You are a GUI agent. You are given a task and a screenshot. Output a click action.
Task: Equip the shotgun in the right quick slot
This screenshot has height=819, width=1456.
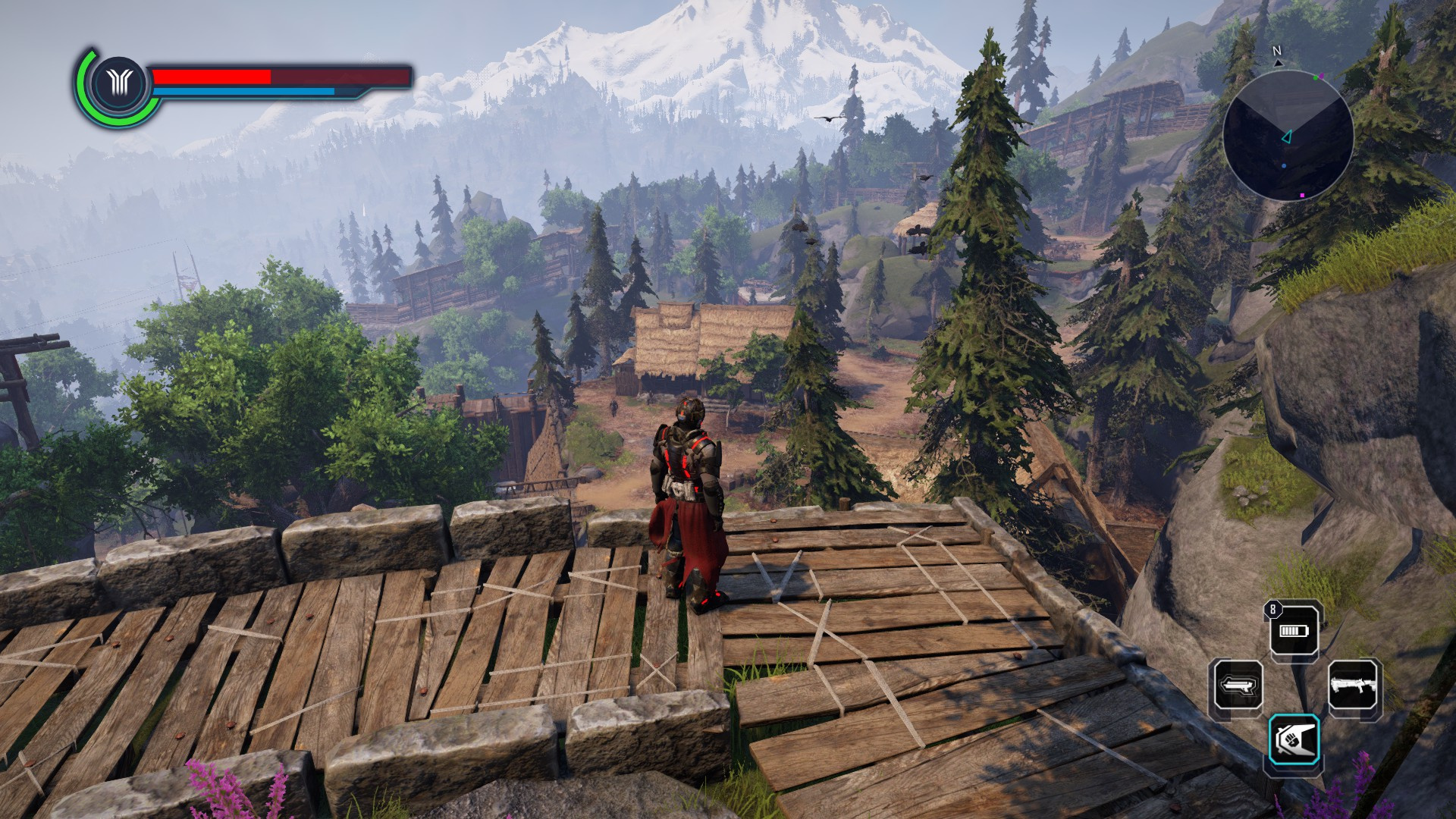[1353, 686]
